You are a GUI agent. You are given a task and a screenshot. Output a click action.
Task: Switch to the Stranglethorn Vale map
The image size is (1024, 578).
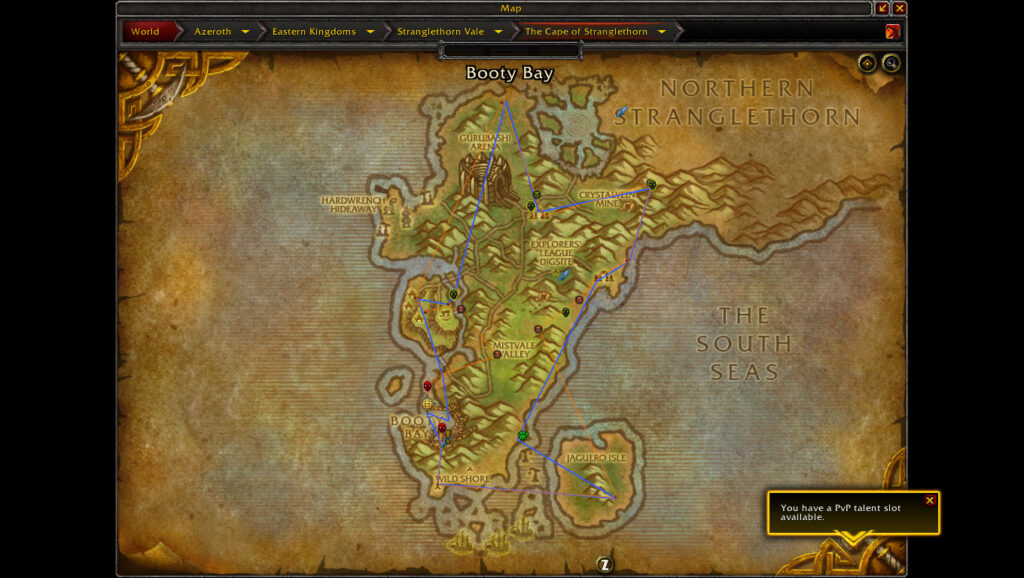(x=440, y=31)
